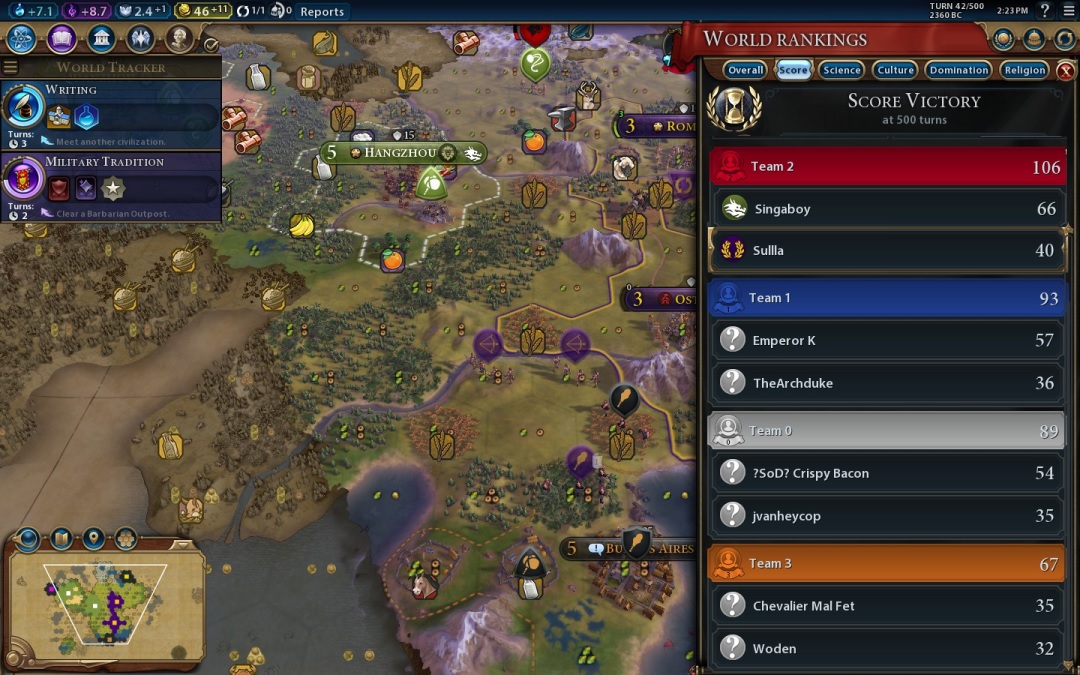Select the Domination victory tab

coord(958,70)
